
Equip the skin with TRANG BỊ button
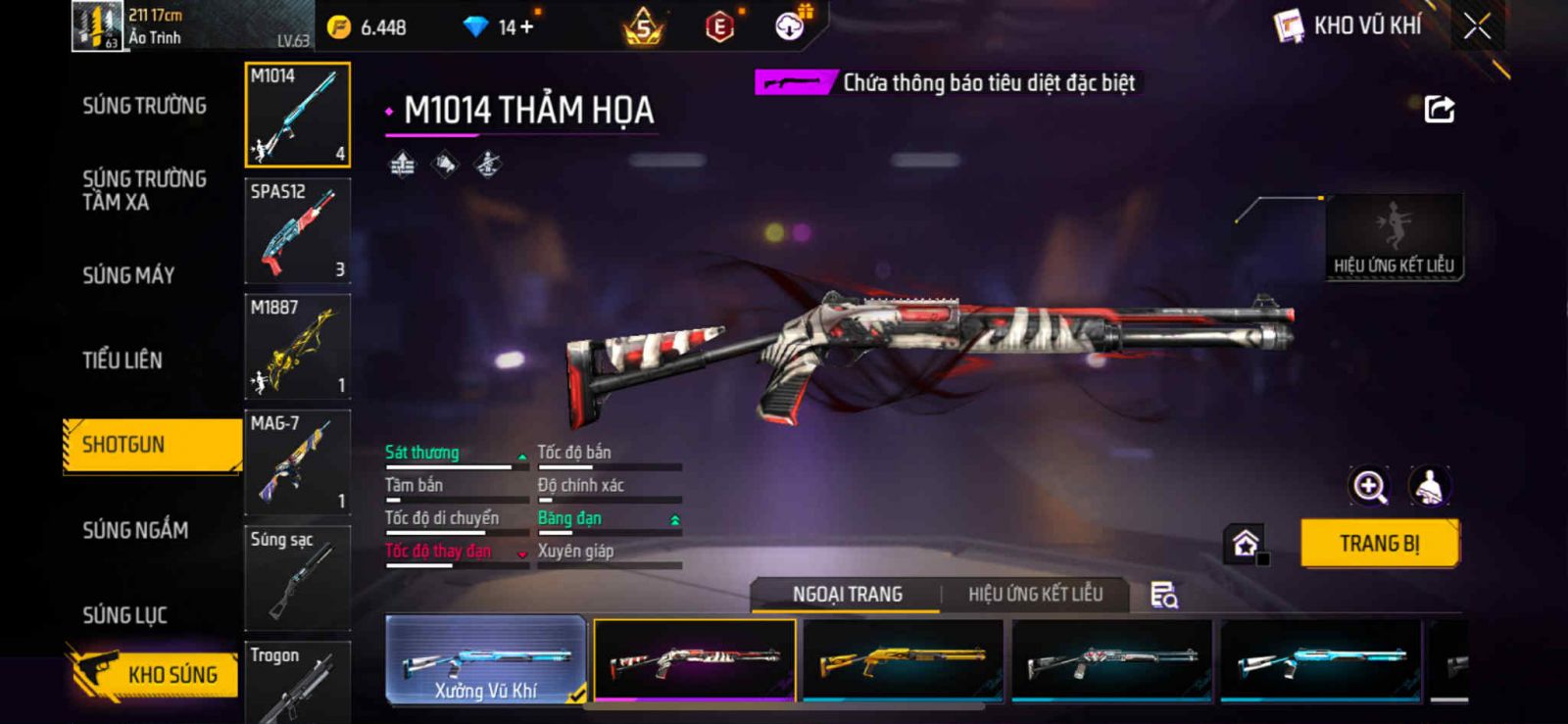tap(1379, 544)
